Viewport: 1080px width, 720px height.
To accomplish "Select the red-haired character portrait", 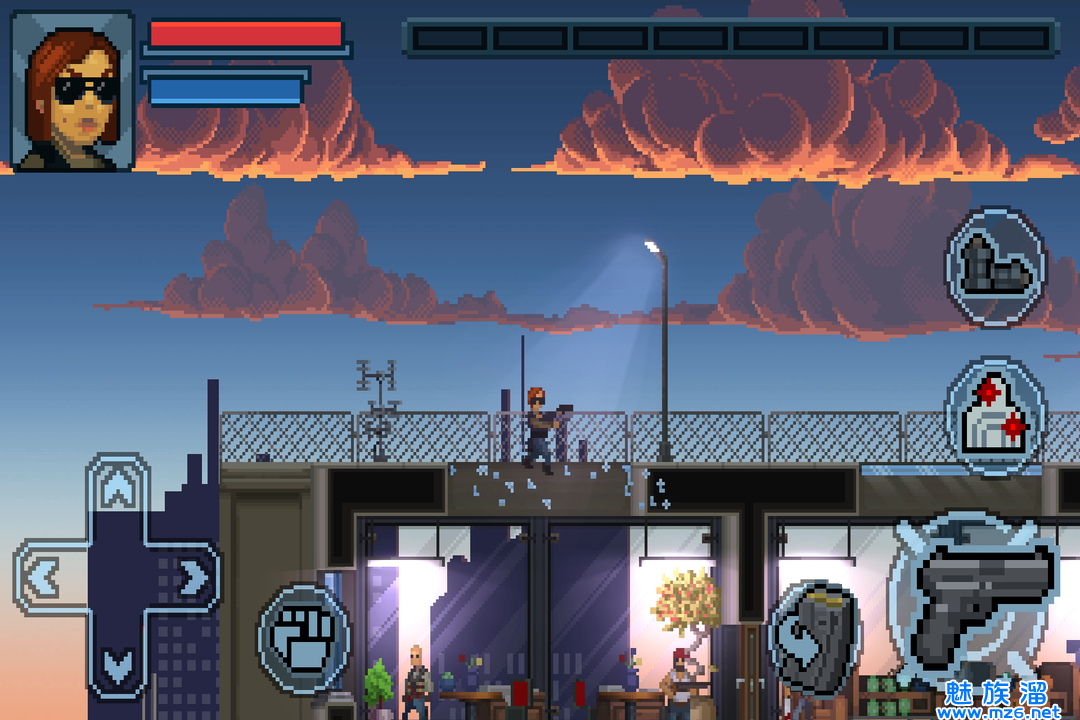I will (x=73, y=91).
